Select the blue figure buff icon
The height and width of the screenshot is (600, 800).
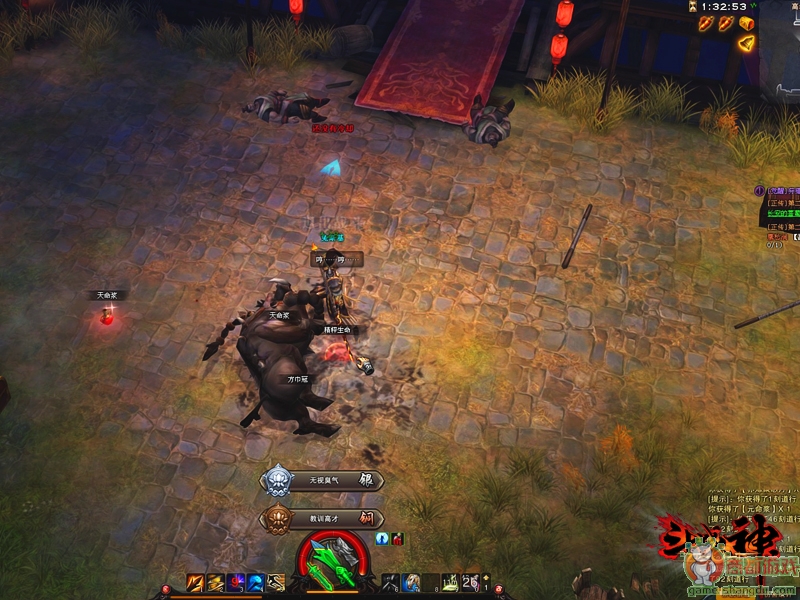click(x=383, y=538)
